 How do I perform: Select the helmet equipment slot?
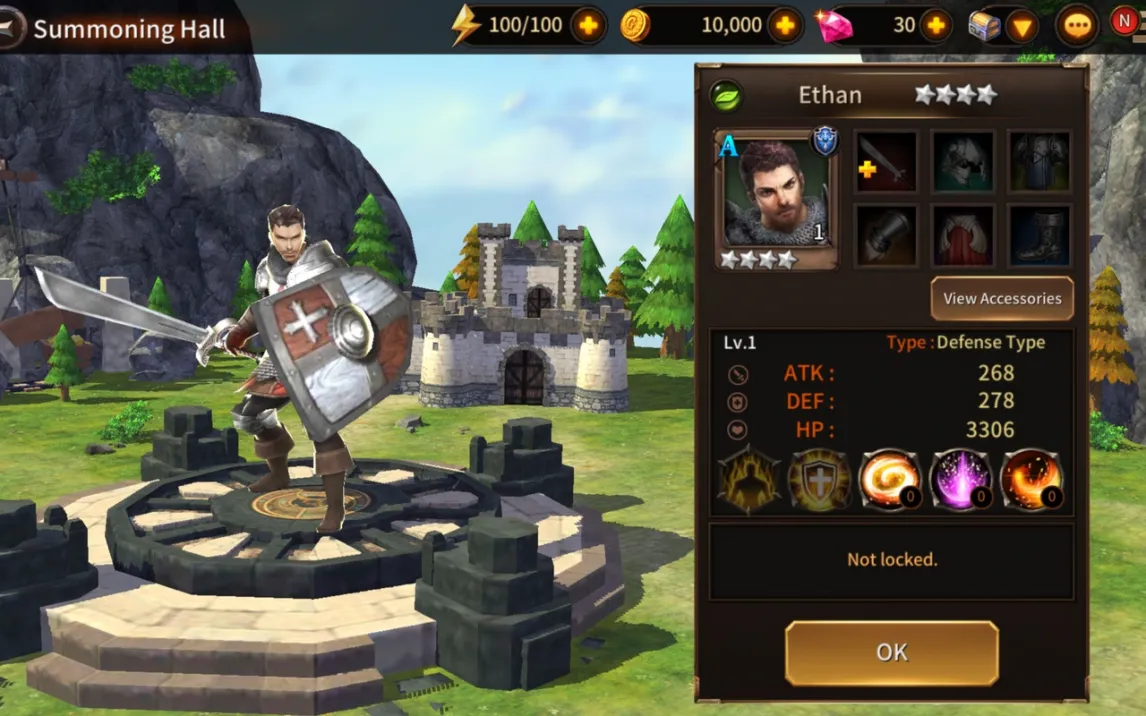point(962,161)
